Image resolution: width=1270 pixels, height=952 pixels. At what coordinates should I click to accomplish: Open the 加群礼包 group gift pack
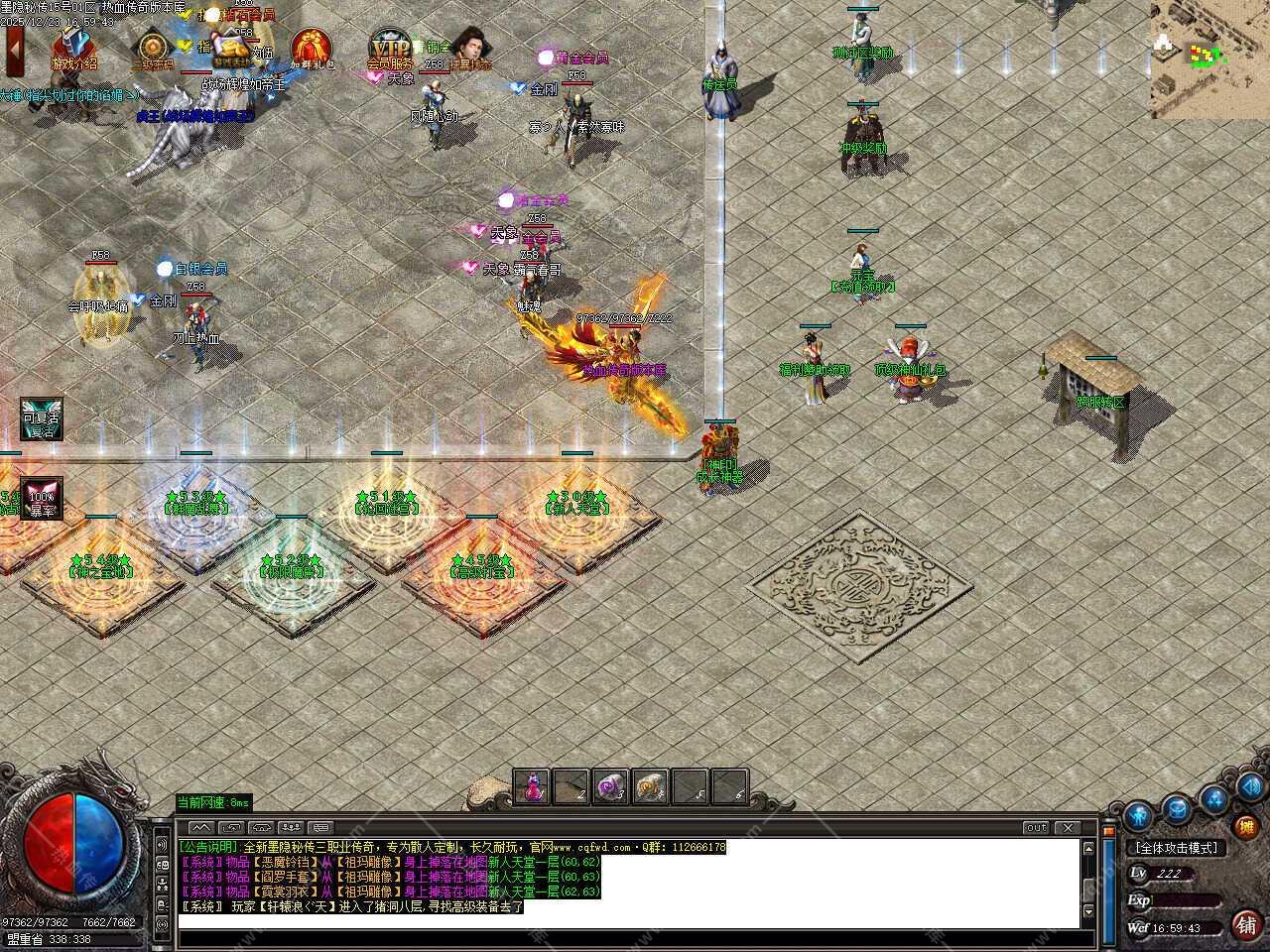point(312,50)
